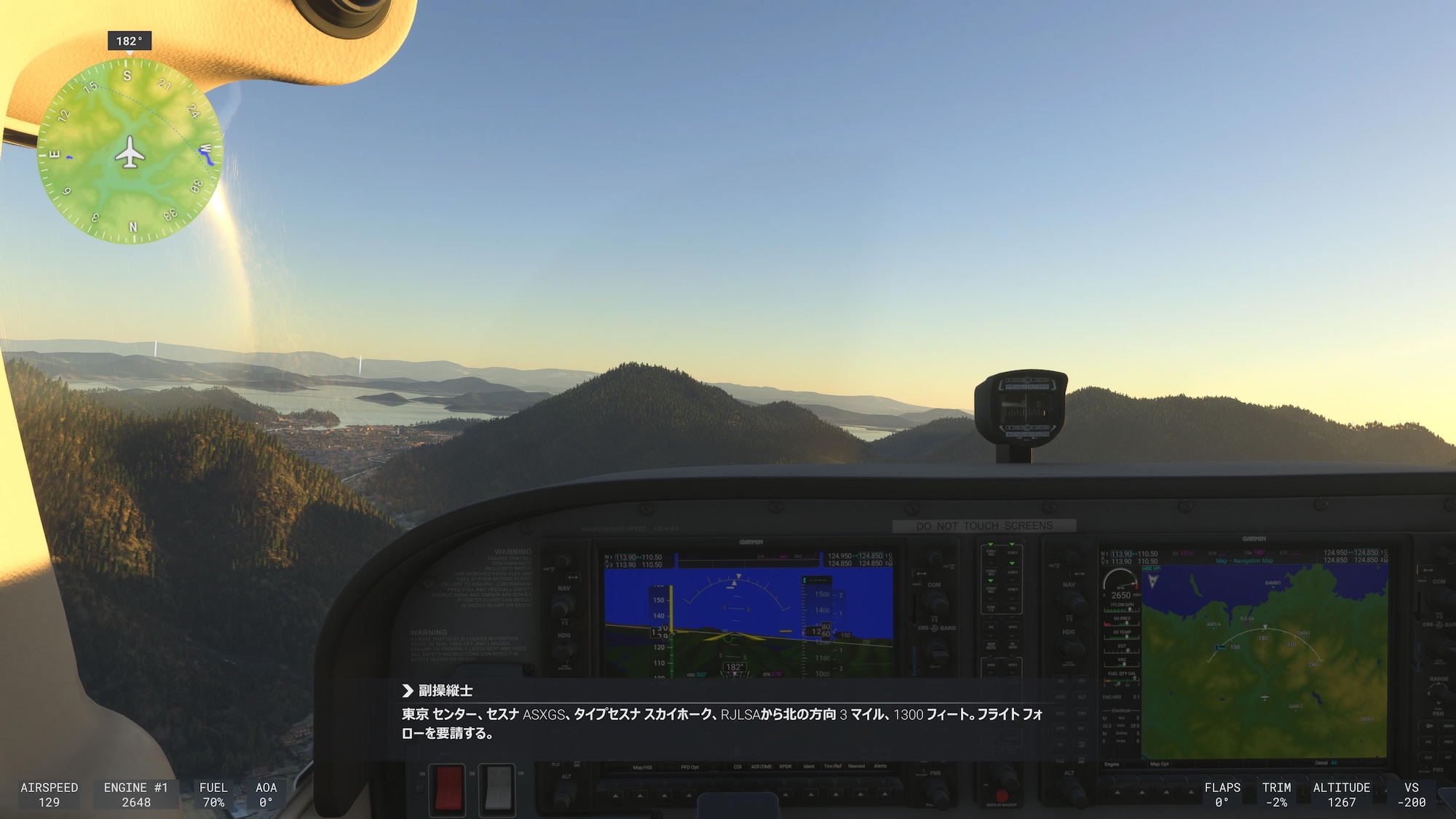1456x819 pixels.
Task: Adjust the COM volume knob
Action: (934, 555)
